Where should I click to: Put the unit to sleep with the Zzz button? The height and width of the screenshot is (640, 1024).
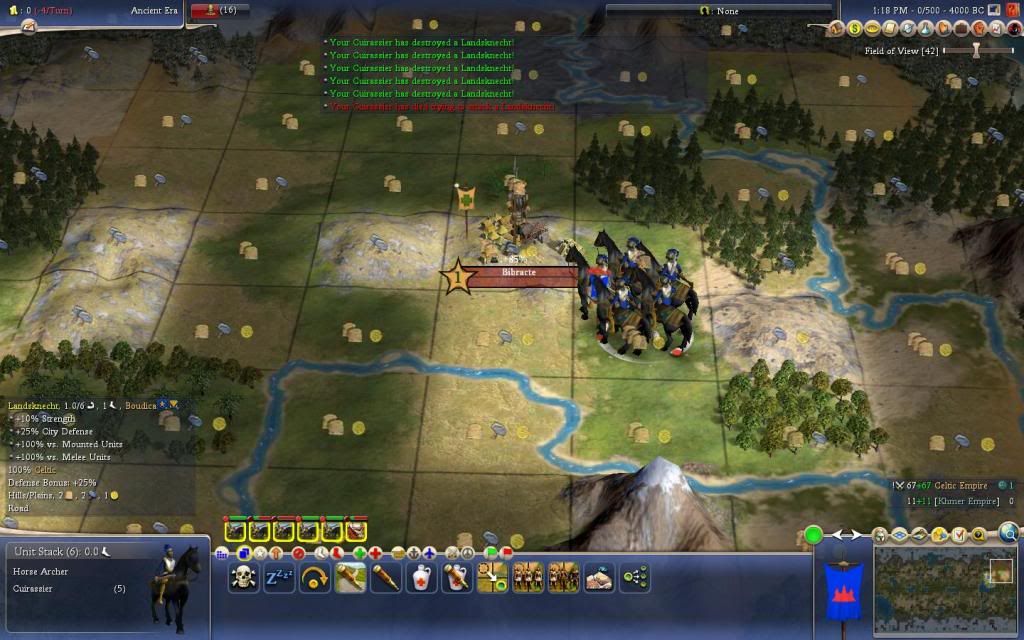point(279,577)
